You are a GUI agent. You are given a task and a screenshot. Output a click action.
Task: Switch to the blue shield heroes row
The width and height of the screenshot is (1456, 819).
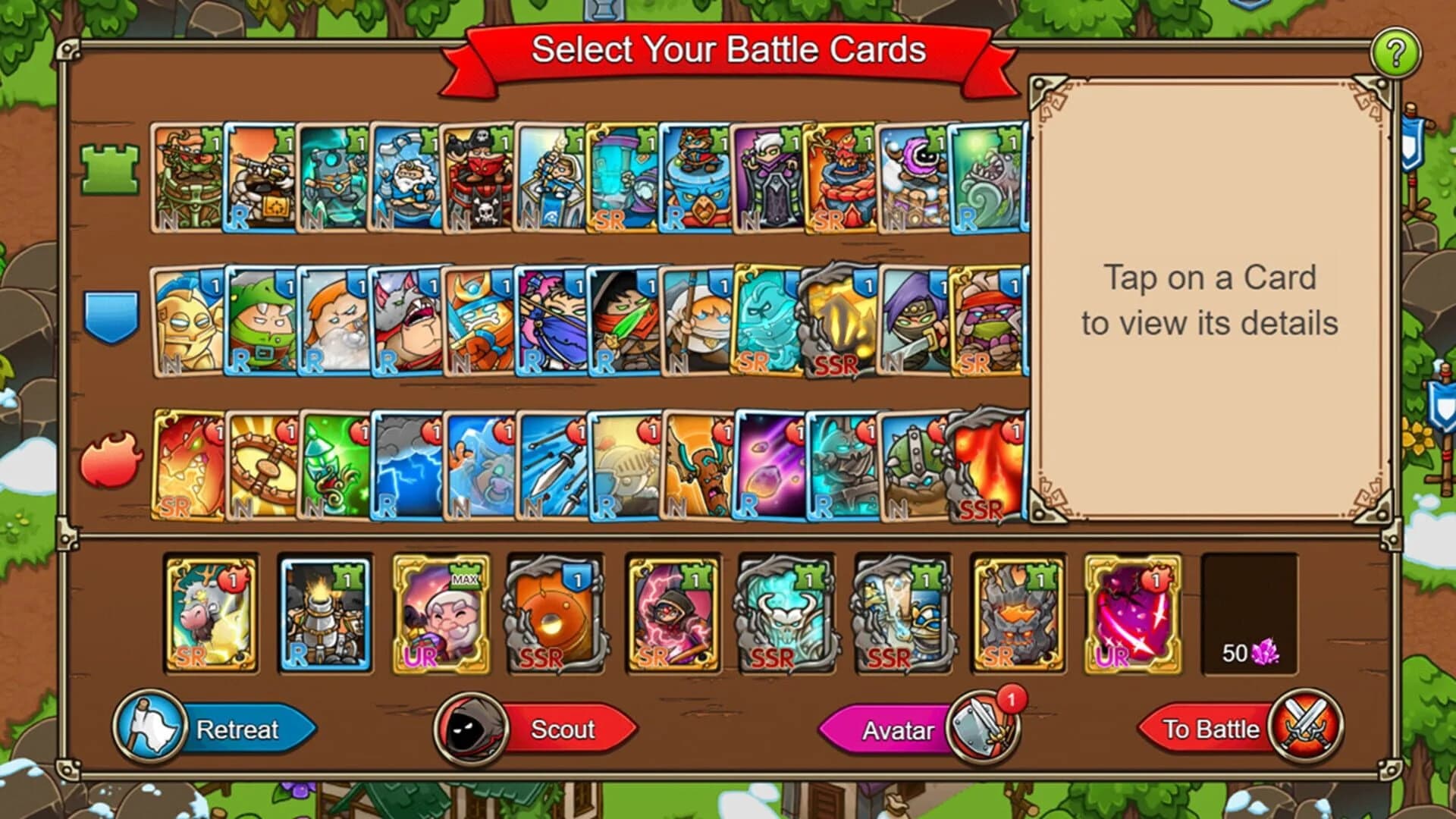click(112, 318)
